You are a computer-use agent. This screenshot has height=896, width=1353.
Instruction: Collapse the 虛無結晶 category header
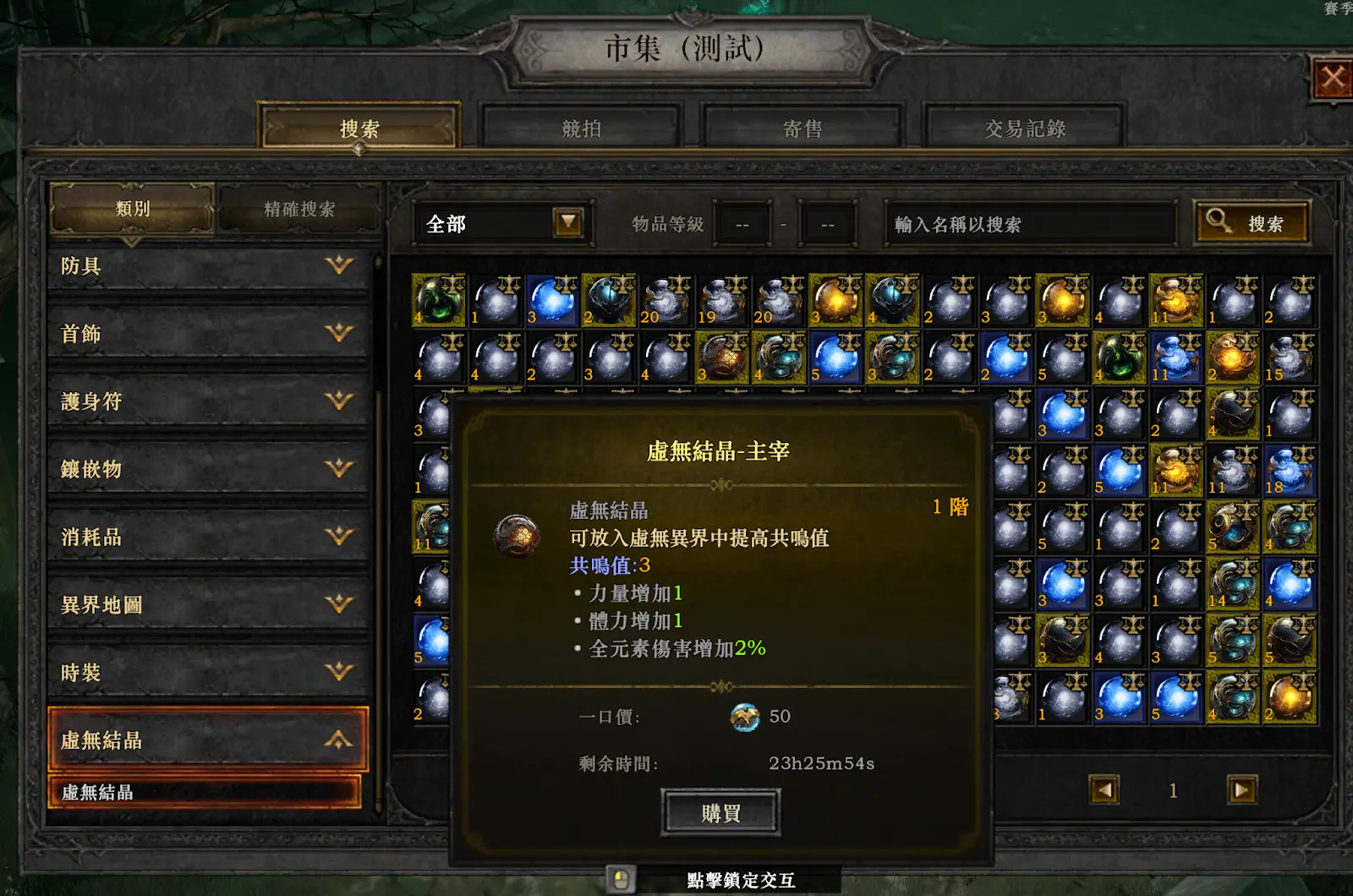(x=208, y=740)
